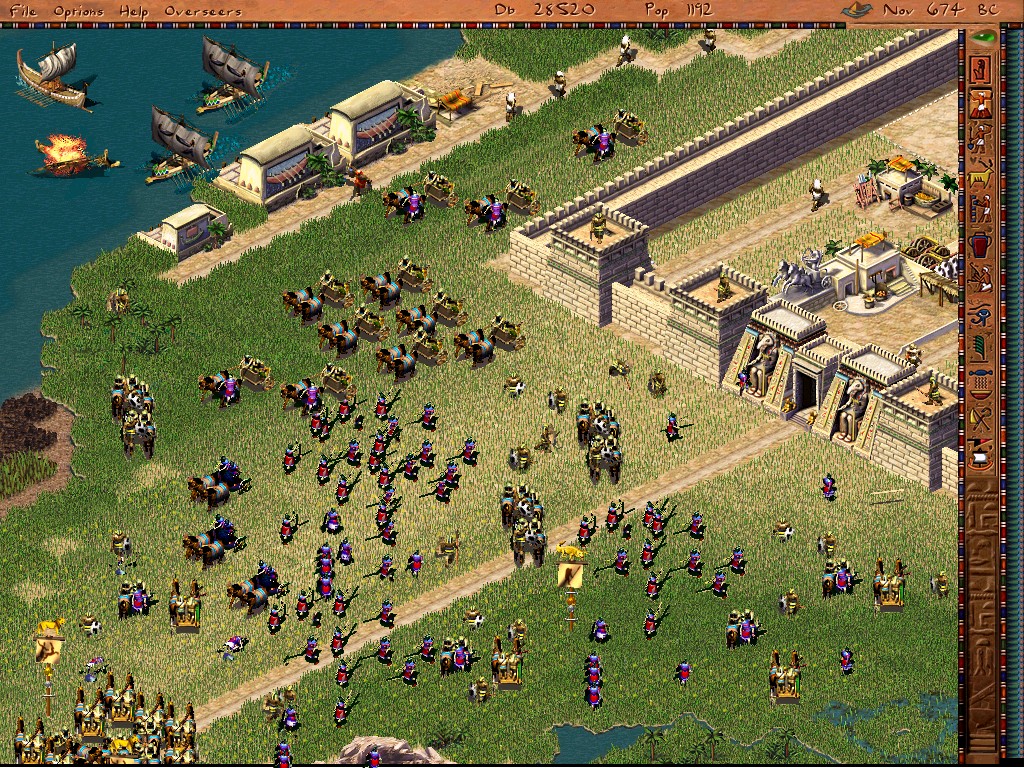Select the housing seated-figure build icon
This screenshot has height=768, width=1024.
982,69
